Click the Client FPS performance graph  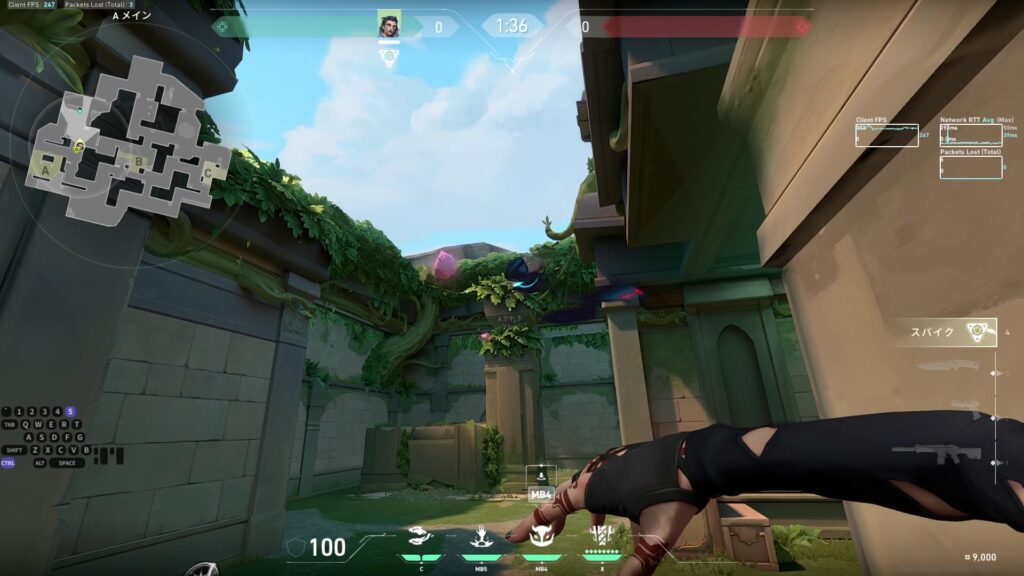886,136
